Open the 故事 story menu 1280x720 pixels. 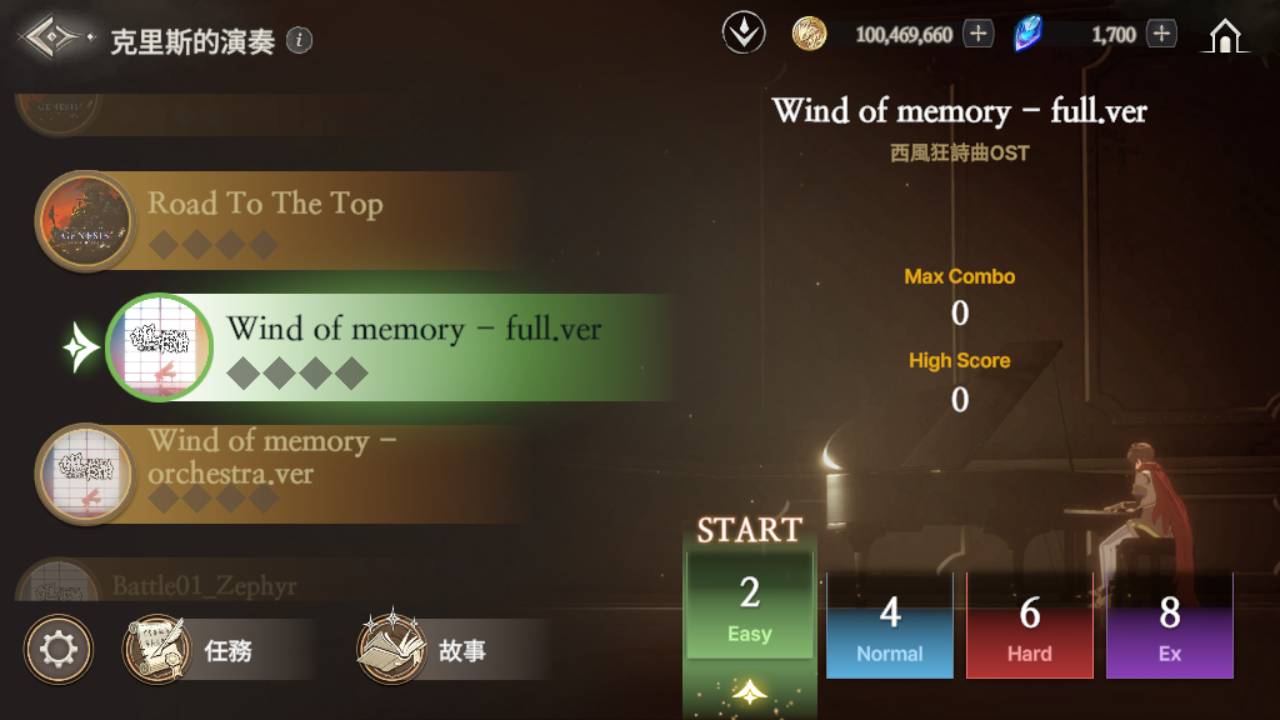coord(452,650)
